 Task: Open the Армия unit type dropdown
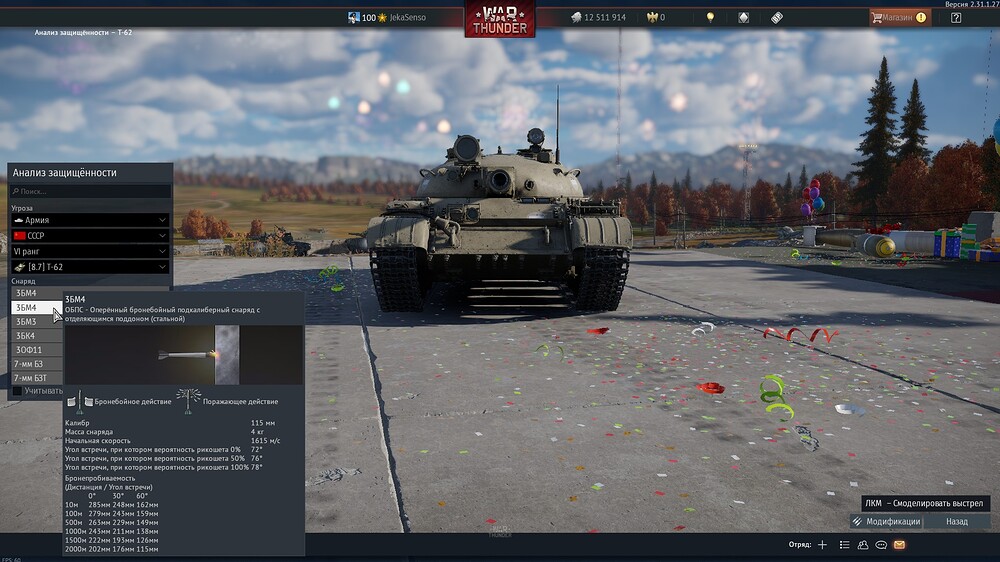pos(89,219)
